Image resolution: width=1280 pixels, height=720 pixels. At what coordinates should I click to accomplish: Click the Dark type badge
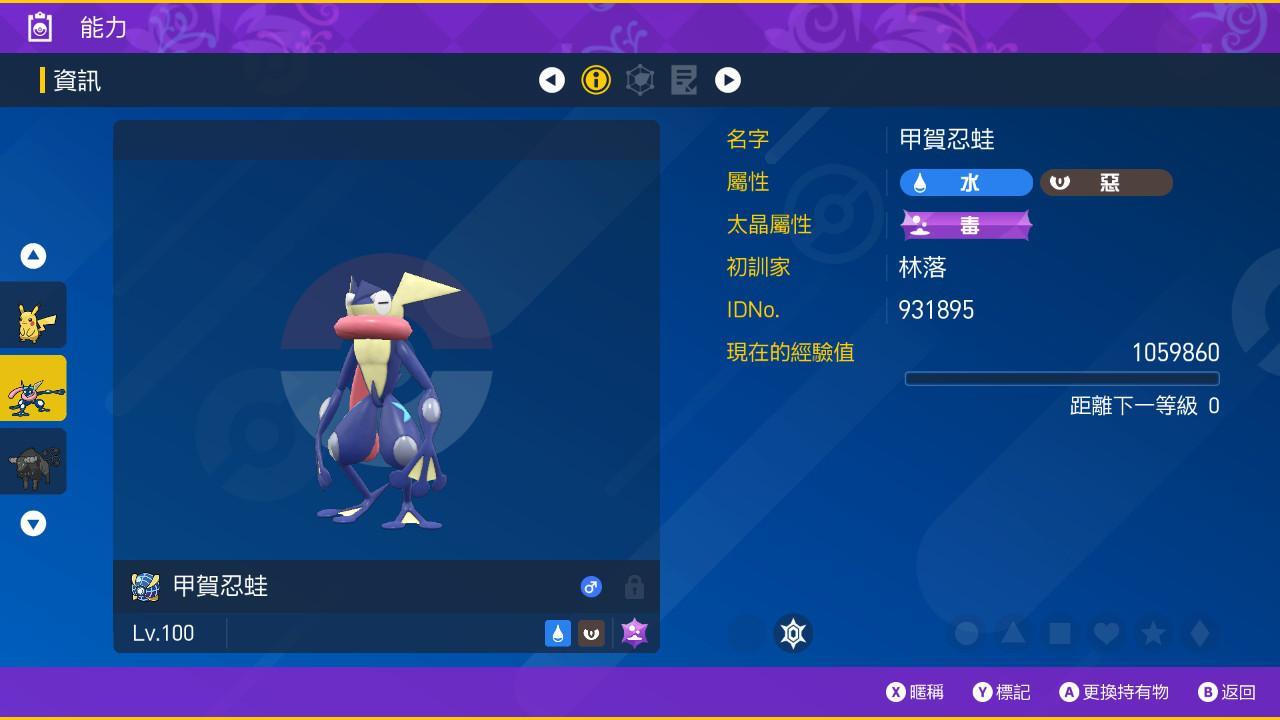tap(1106, 182)
